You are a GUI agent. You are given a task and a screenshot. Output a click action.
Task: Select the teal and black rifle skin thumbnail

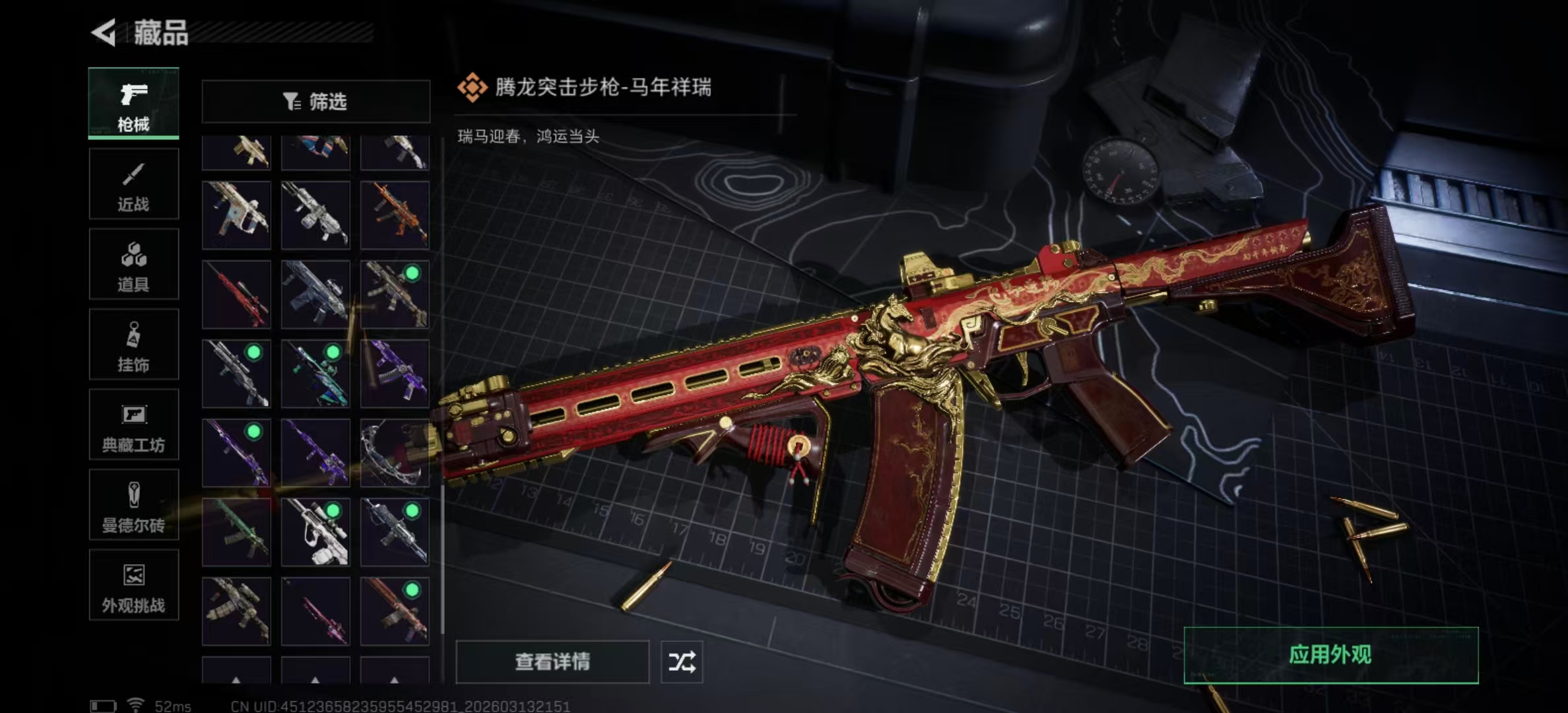point(315,374)
